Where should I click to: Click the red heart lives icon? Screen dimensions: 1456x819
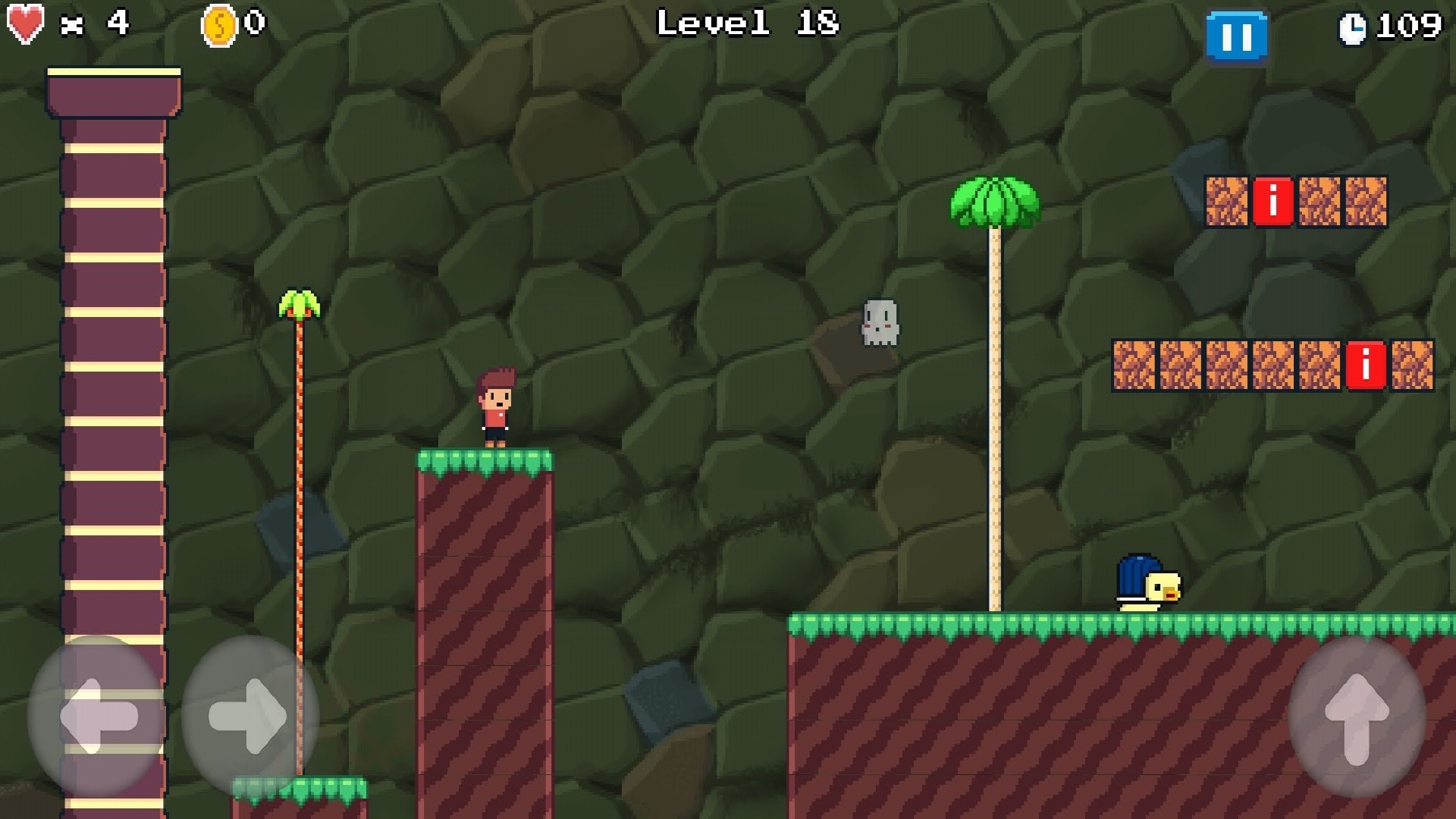pos(25,23)
